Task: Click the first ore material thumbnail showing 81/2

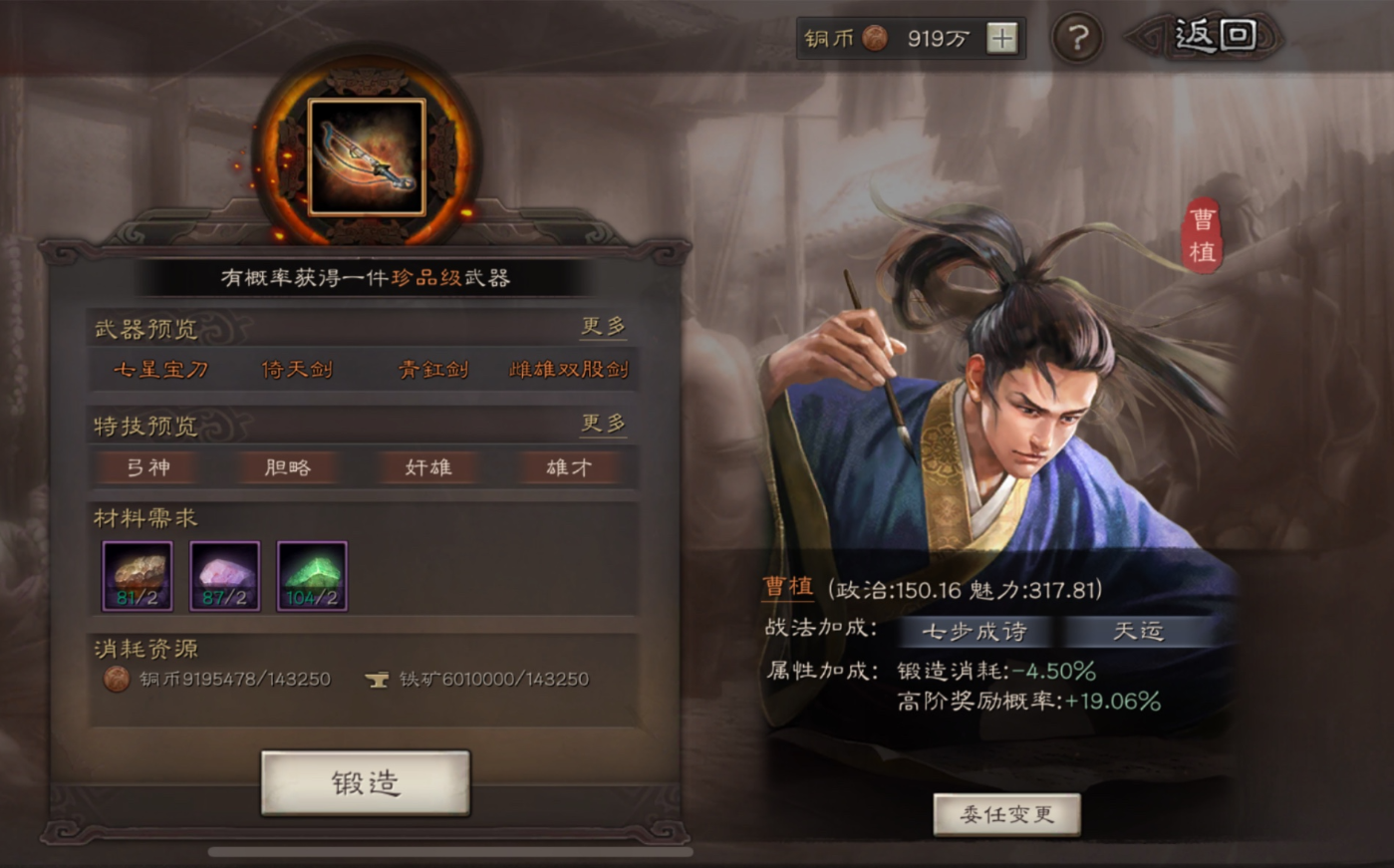Action: pyautogui.click(x=139, y=575)
